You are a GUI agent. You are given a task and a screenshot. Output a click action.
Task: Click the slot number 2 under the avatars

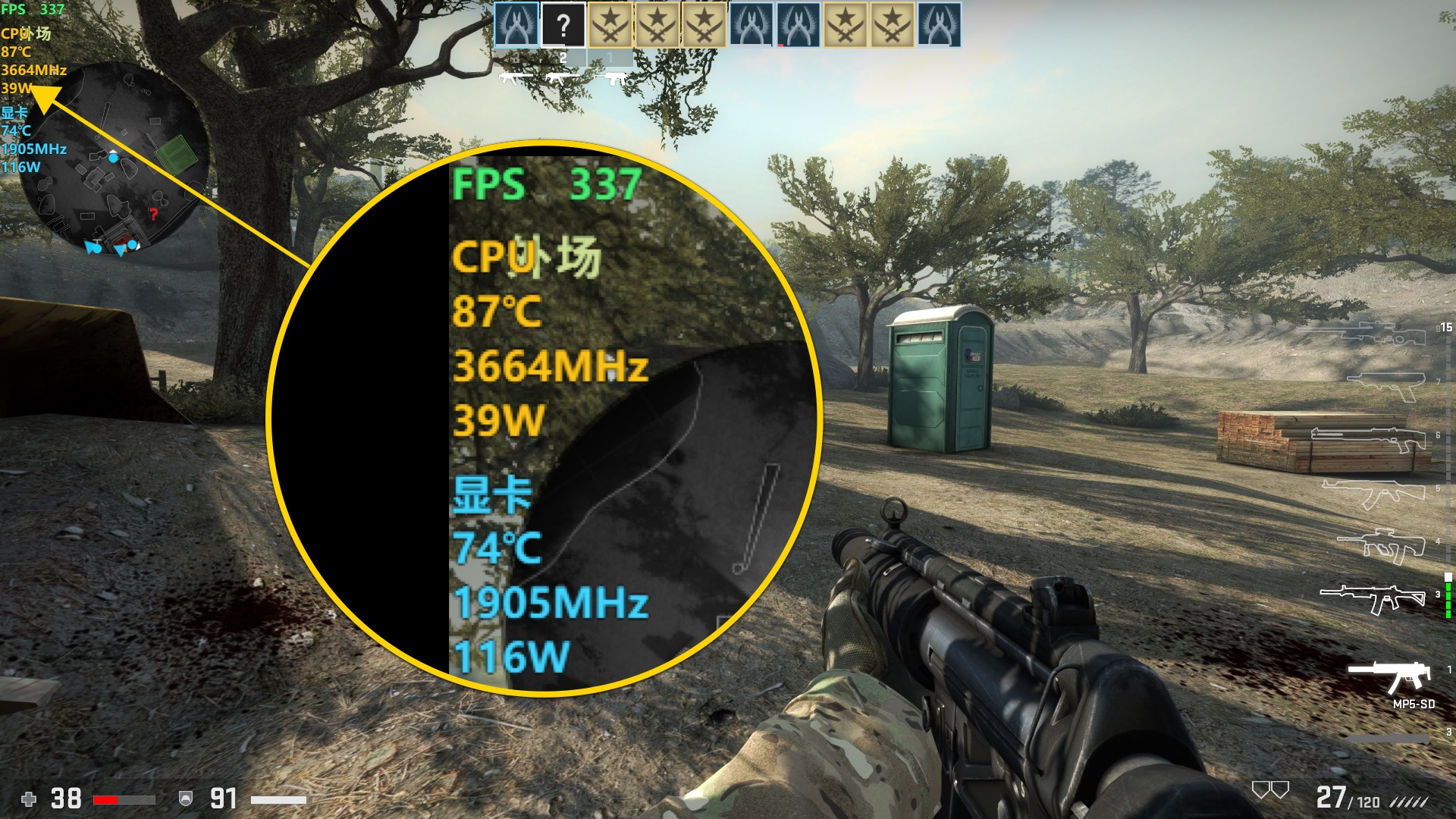[x=563, y=58]
